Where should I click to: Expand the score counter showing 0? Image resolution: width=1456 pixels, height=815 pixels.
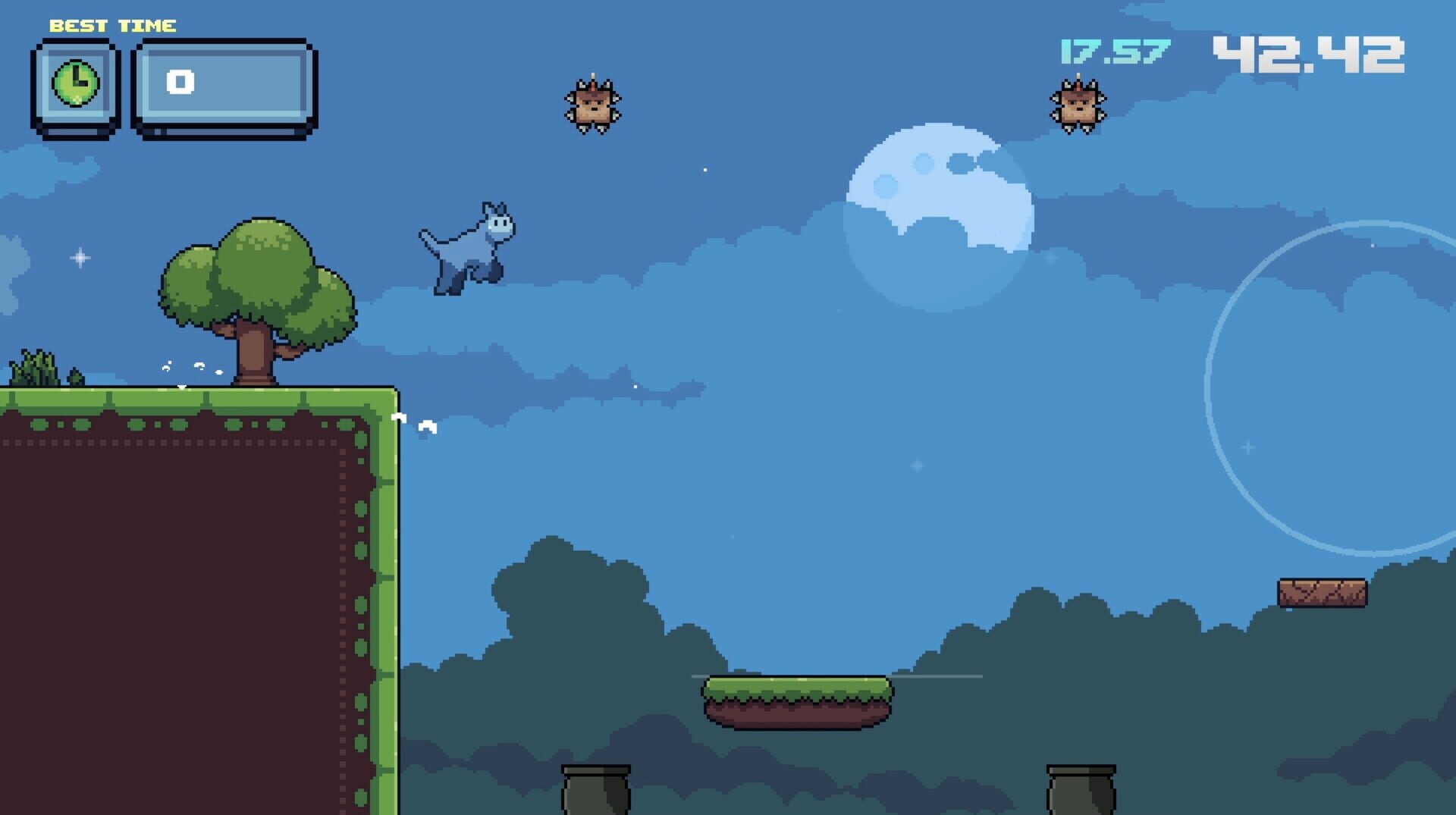click(181, 83)
